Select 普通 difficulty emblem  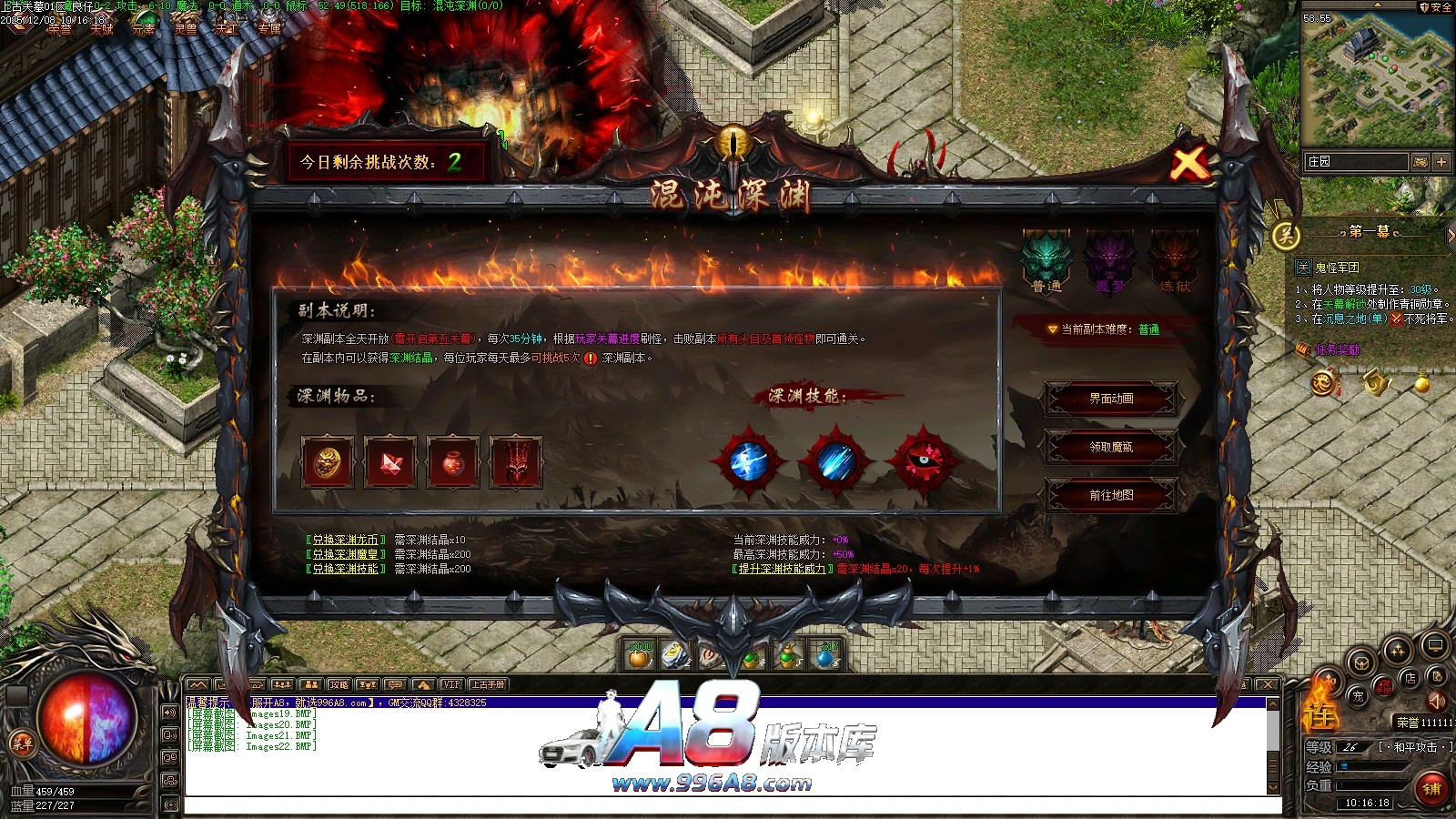pyautogui.click(x=1046, y=259)
